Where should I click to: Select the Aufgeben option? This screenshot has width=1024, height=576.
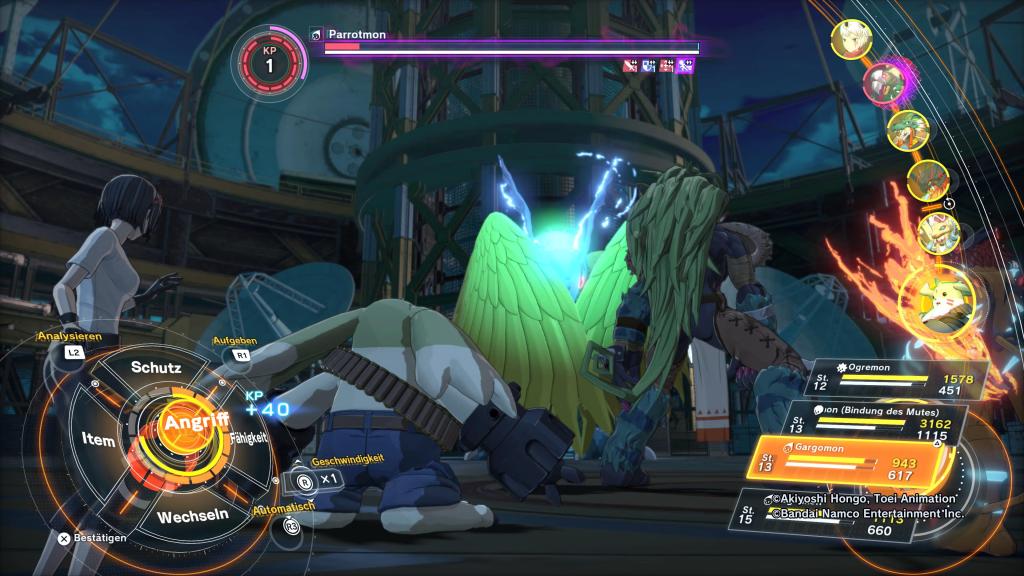pos(236,341)
